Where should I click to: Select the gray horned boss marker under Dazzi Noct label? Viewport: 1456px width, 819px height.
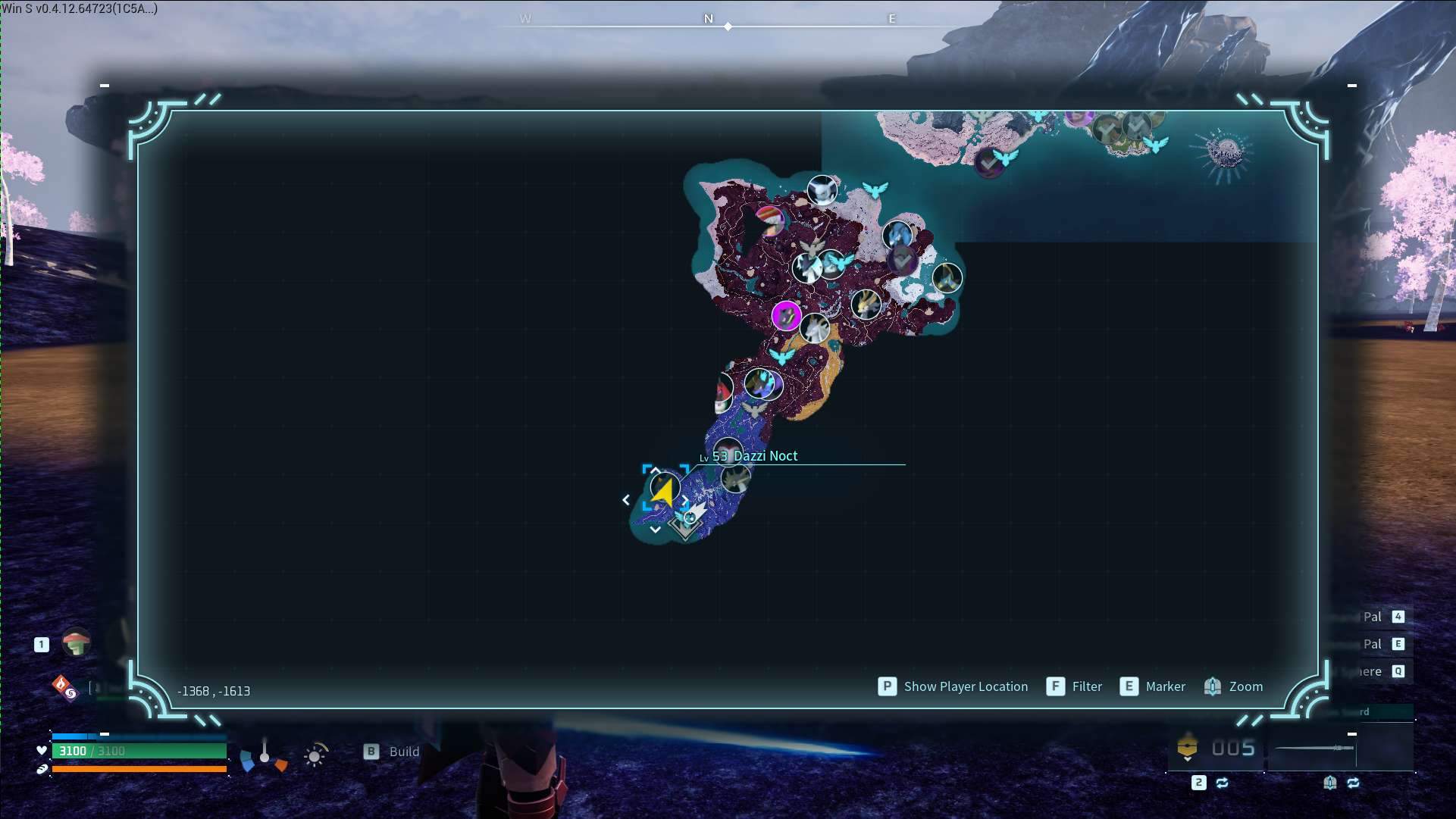coord(734,479)
